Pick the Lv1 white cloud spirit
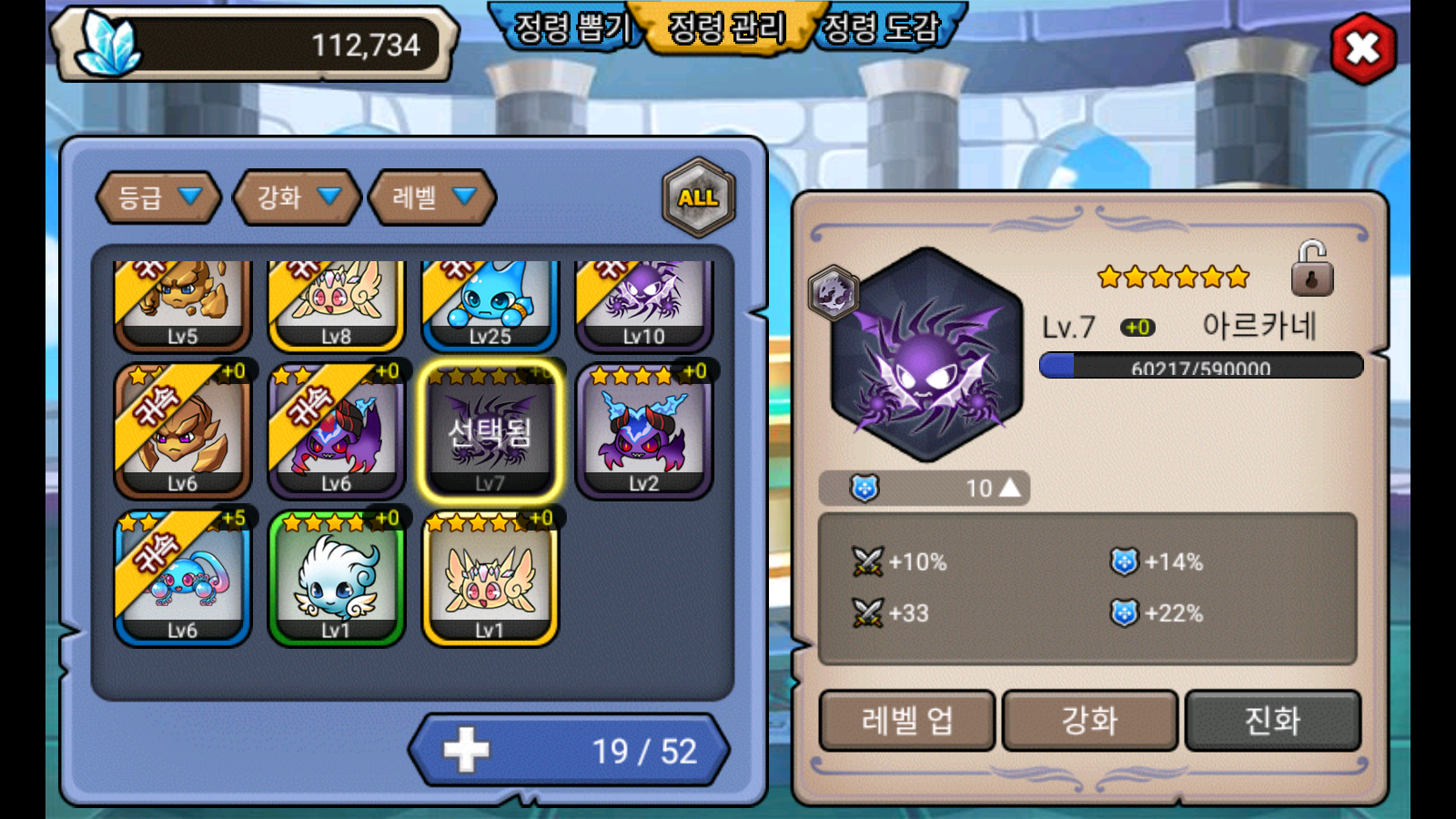Viewport: 1456px width, 819px height. (337, 579)
